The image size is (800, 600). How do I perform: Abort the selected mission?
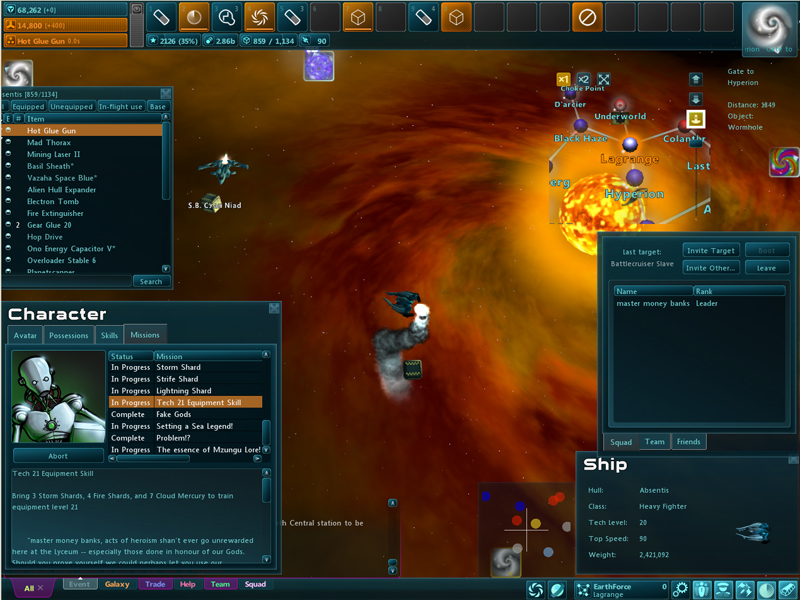click(x=58, y=455)
